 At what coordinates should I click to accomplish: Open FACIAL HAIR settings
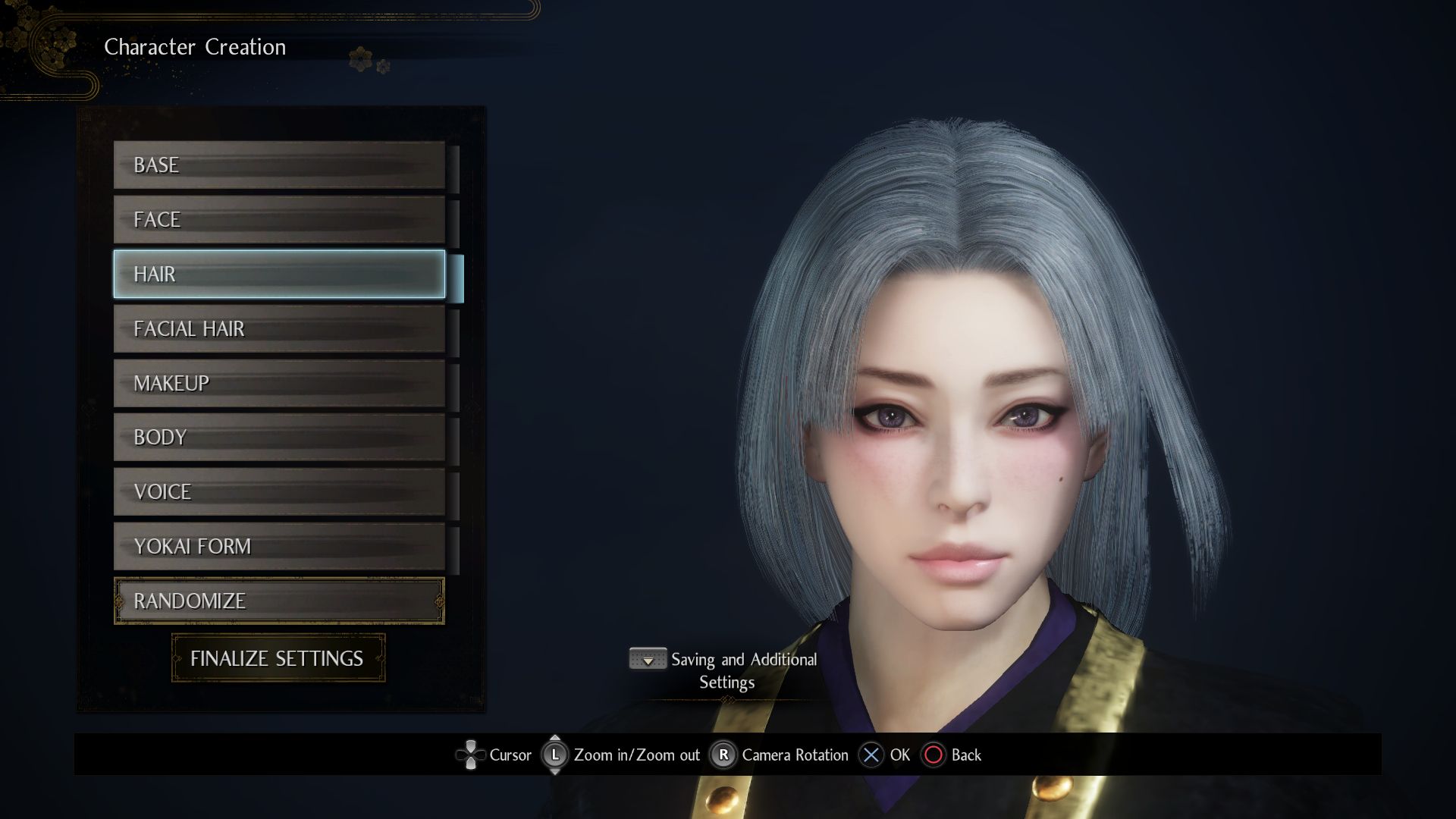coord(279,328)
